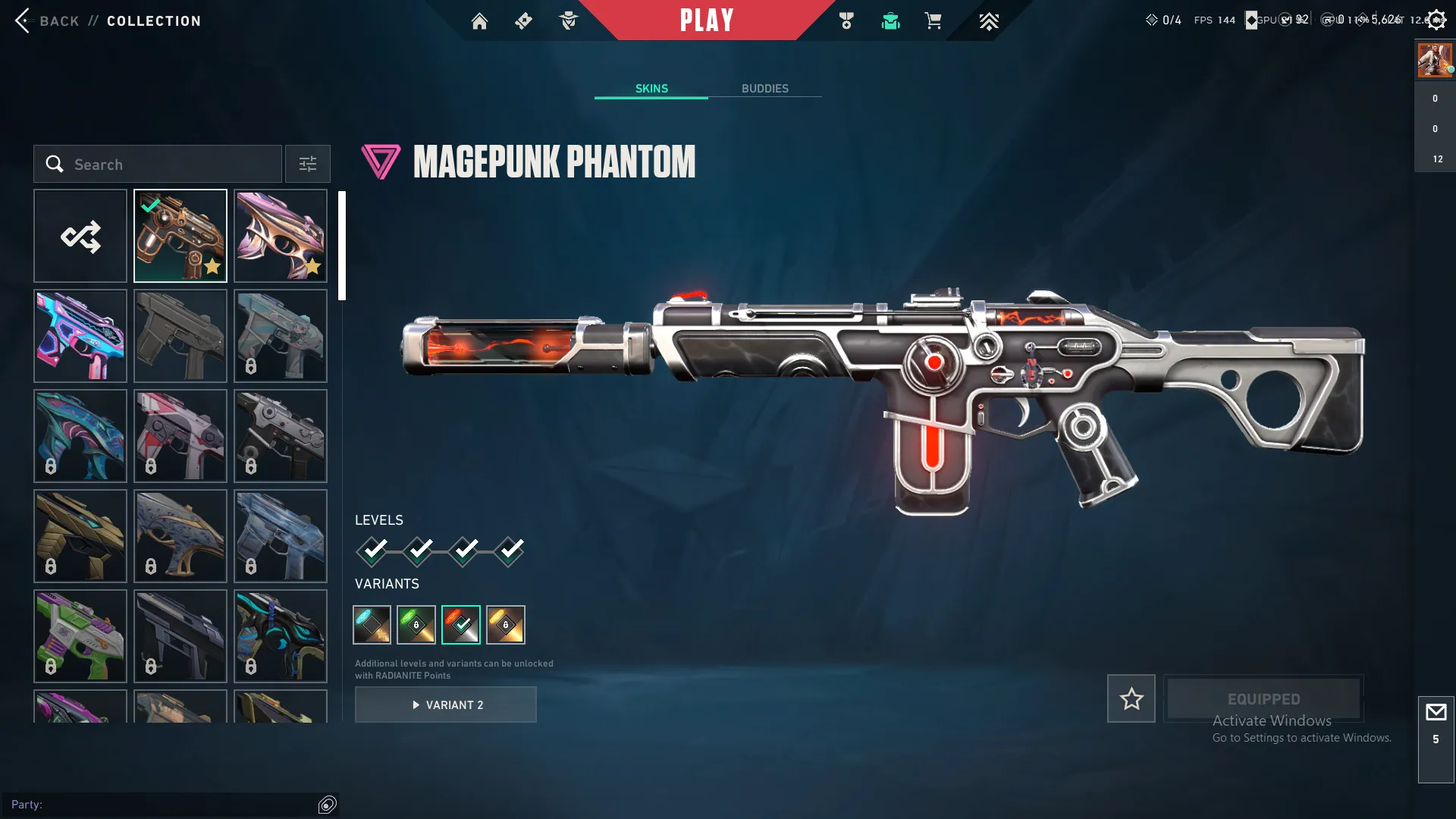Viewport: 1456px width, 819px height.
Task: Click the skin search field
Action: point(157,164)
